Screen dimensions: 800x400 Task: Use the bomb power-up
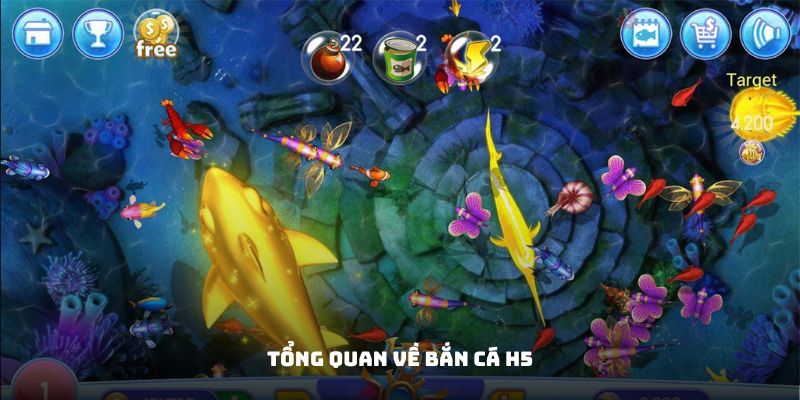pos(326,56)
